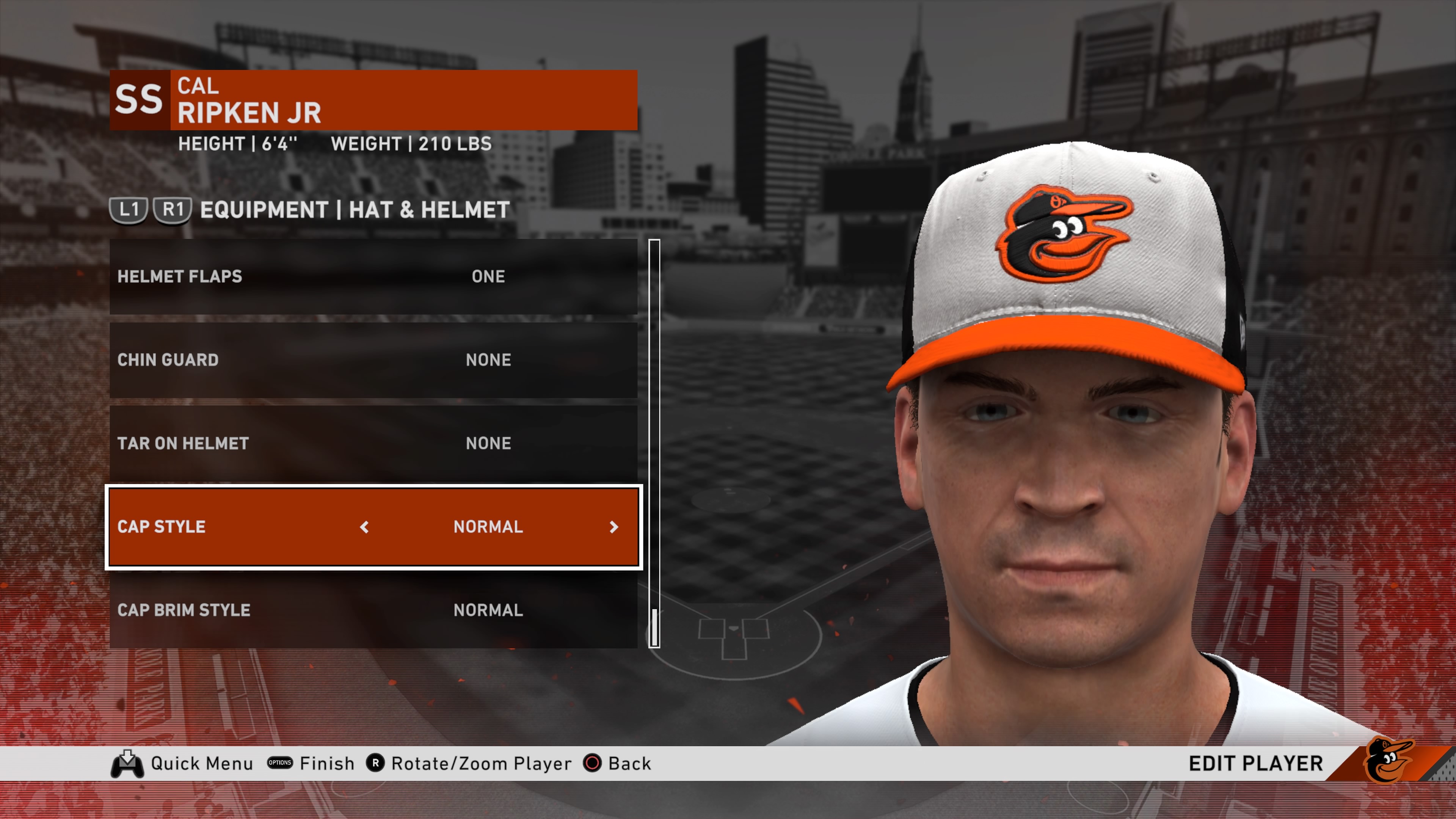Click the equipment list scrollbar

click(654, 443)
